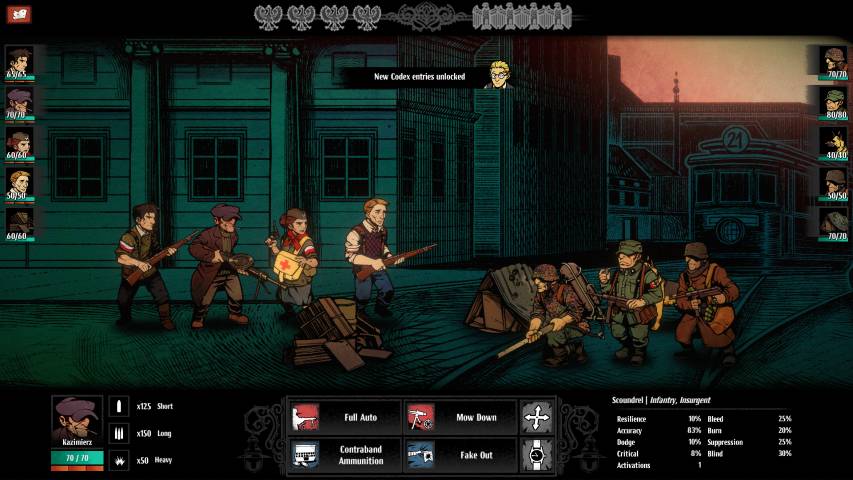Choose the Fake Out ability
Viewport: 853px width, 480px height.
coord(461,455)
